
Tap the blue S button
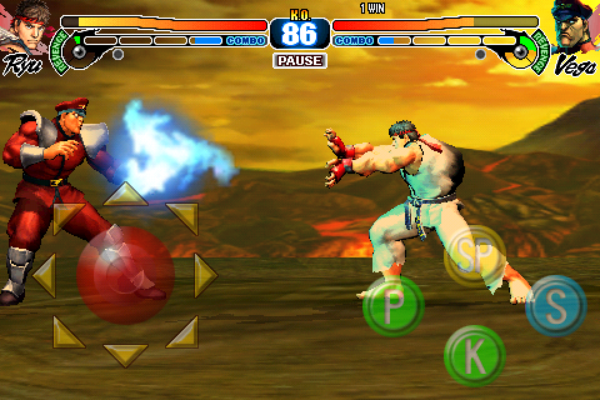coord(556,306)
